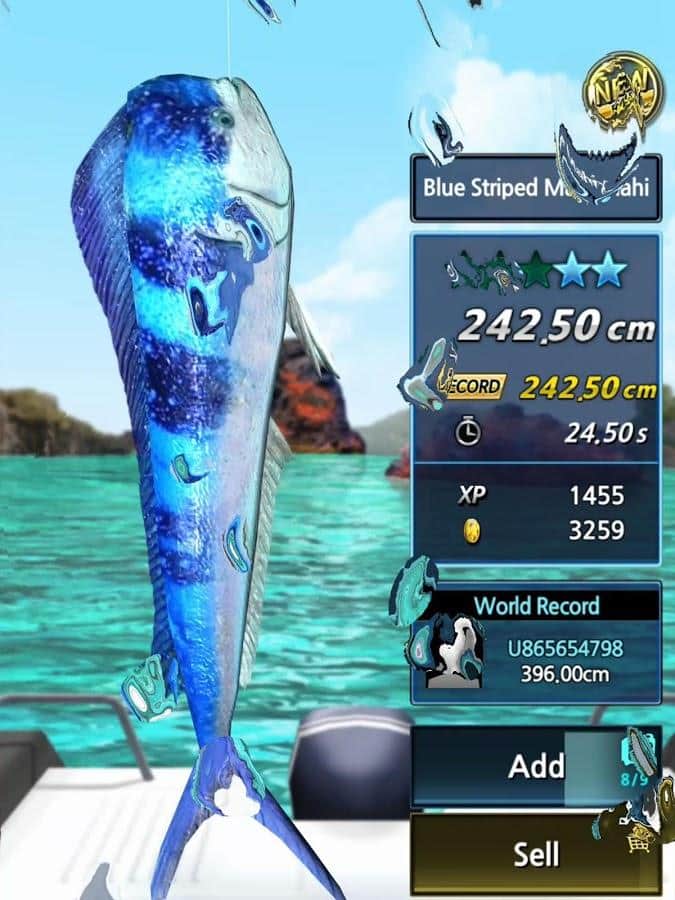Sell the caught fish
The width and height of the screenshot is (675, 900).
click(535, 853)
